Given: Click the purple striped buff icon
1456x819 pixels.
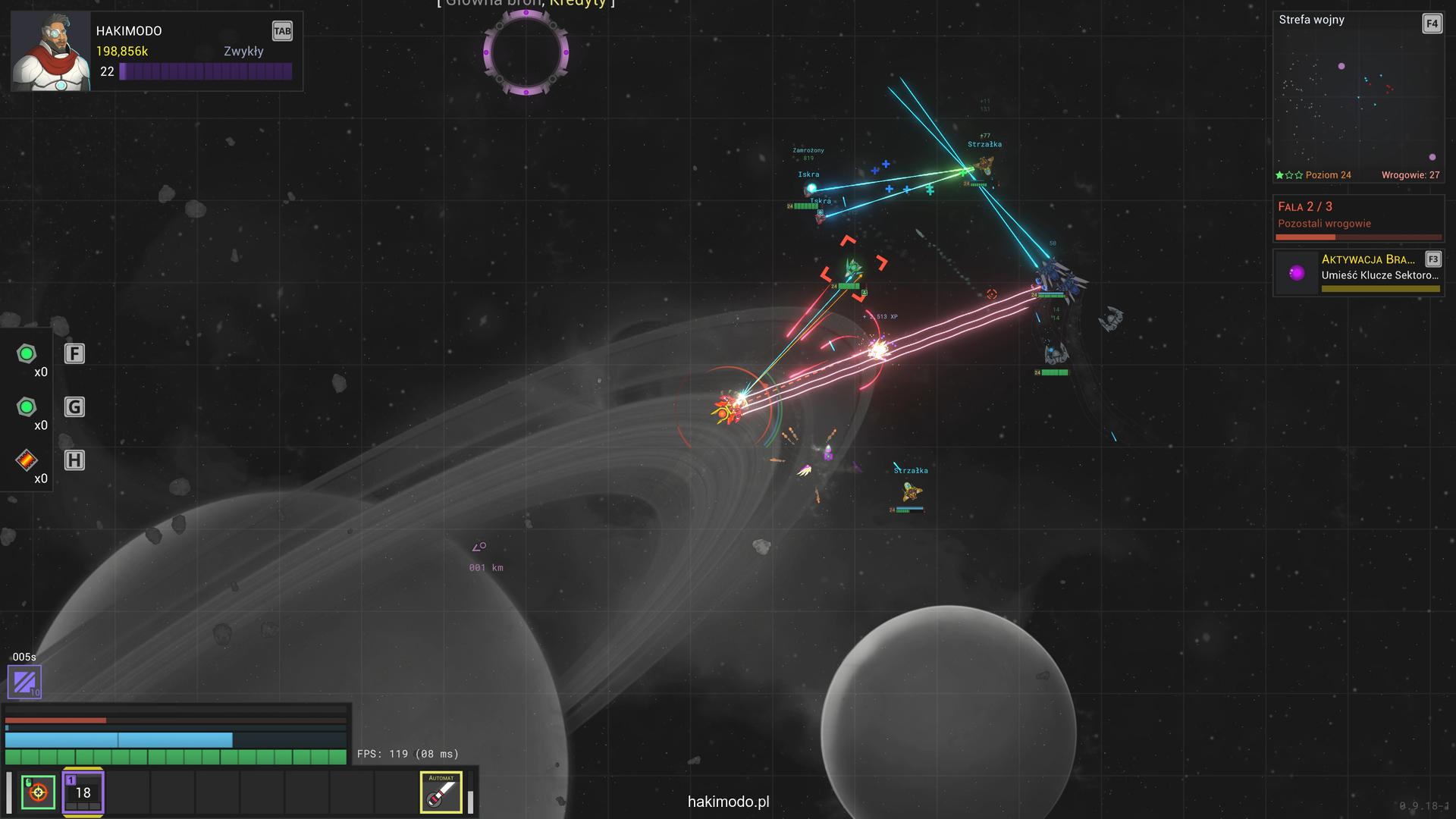Looking at the screenshot, I should (x=24, y=681).
